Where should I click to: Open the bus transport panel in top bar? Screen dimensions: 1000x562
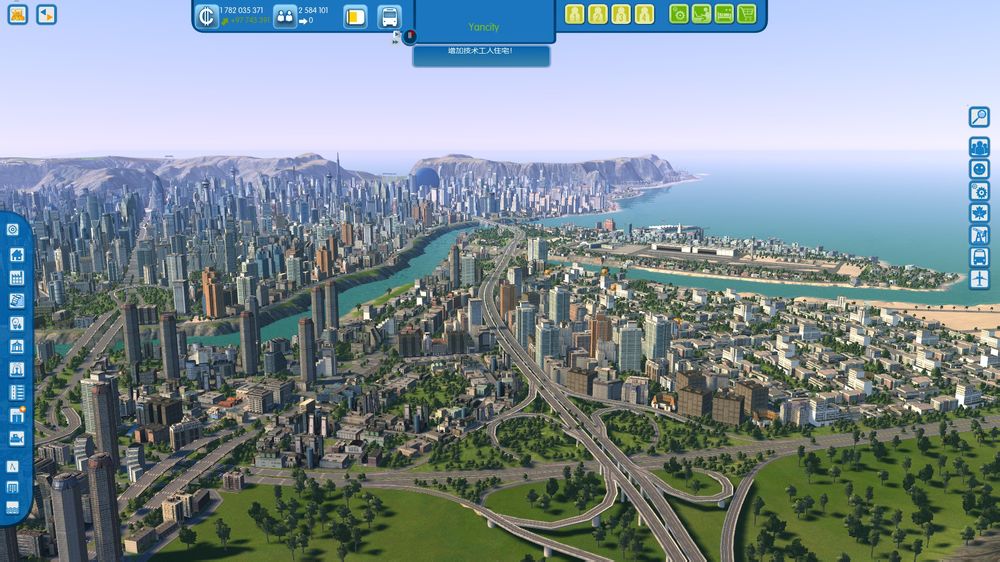pyautogui.click(x=389, y=17)
